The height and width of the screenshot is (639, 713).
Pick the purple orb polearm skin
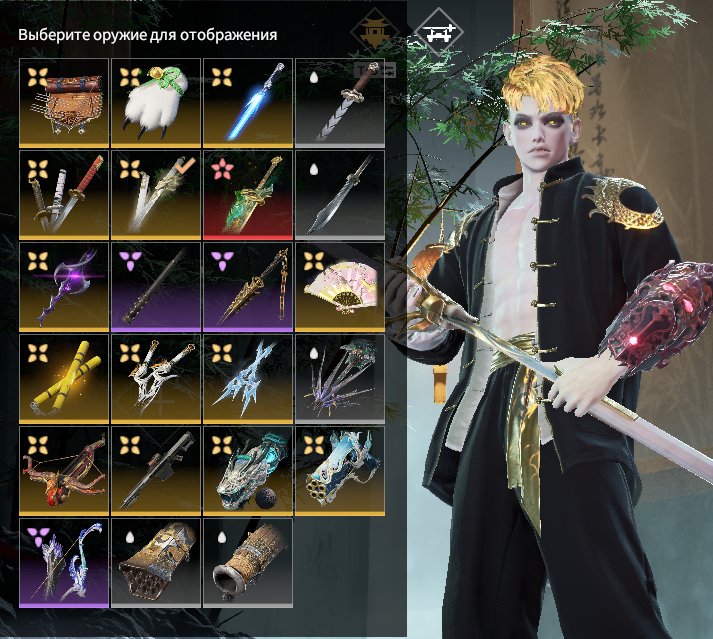(x=64, y=287)
